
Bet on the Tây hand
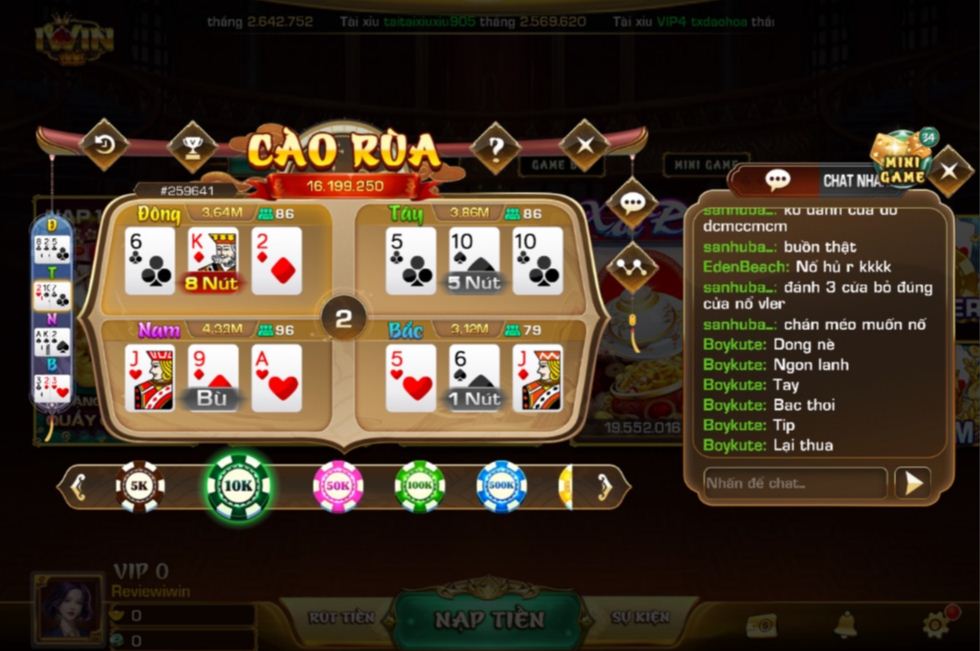(x=472, y=257)
